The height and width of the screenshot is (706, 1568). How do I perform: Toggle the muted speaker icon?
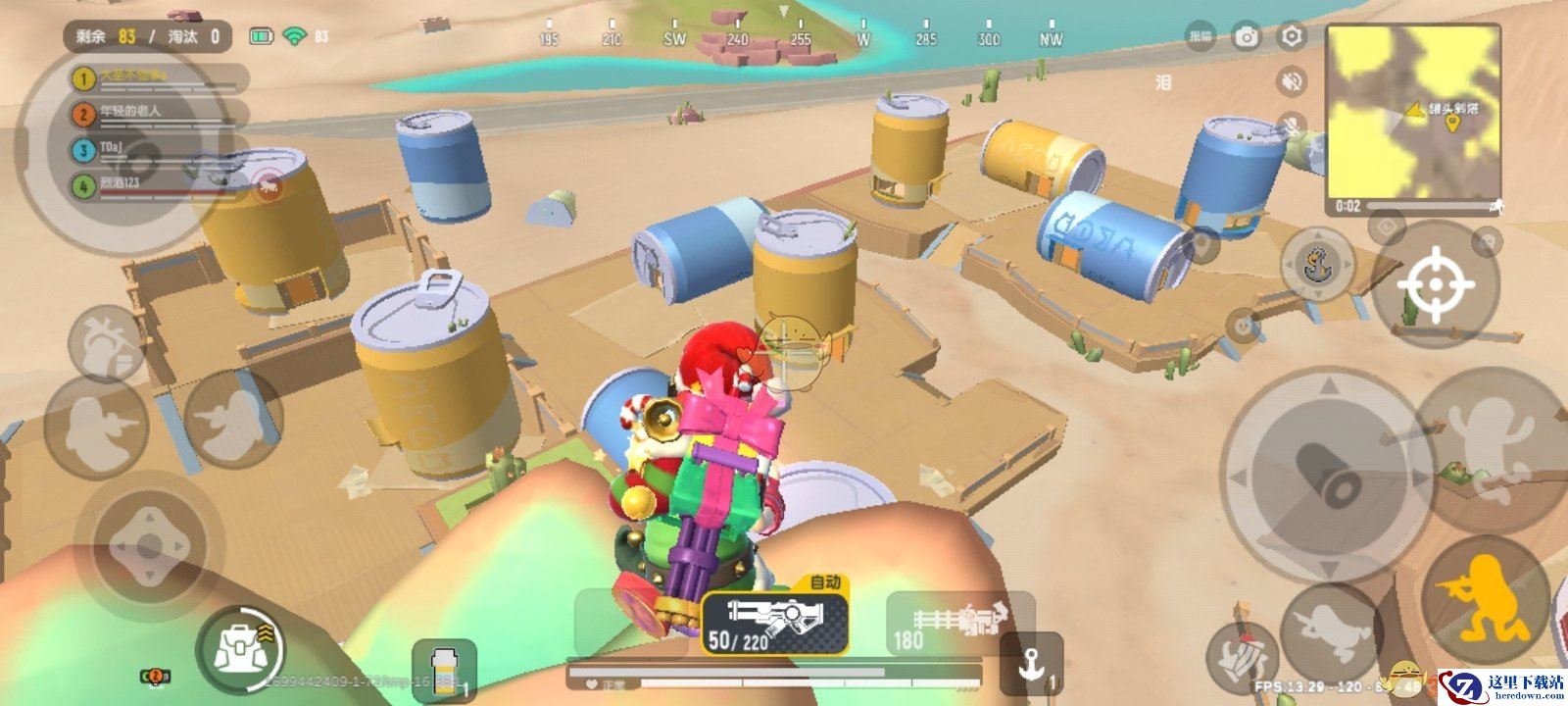(x=1293, y=81)
